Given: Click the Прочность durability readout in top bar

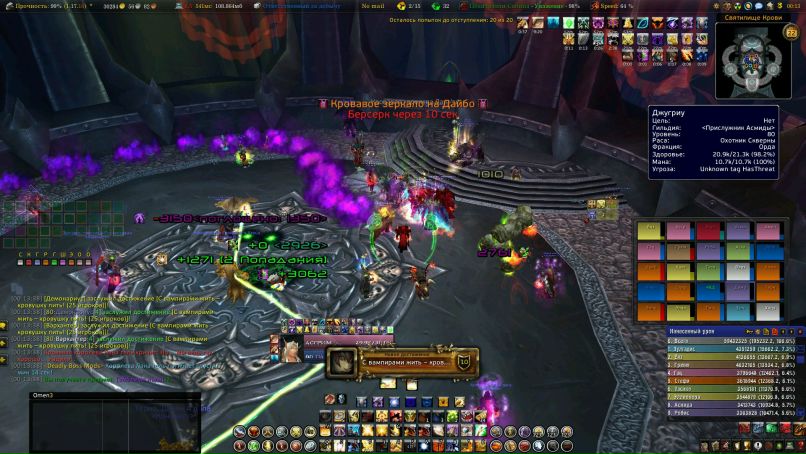Looking at the screenshot, I should tap(33, 6).
